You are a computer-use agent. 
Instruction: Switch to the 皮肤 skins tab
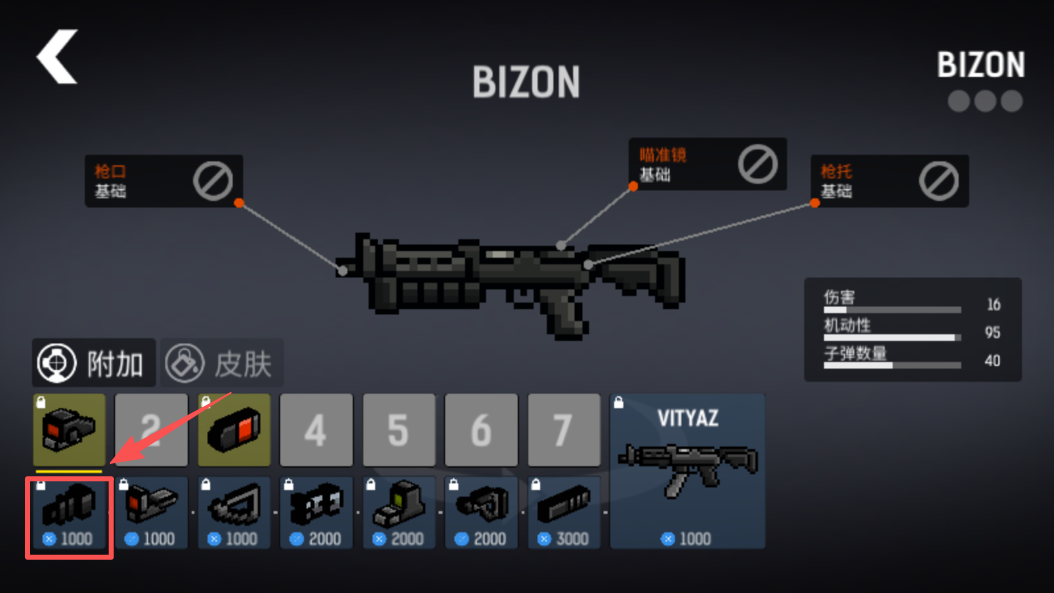221,363
